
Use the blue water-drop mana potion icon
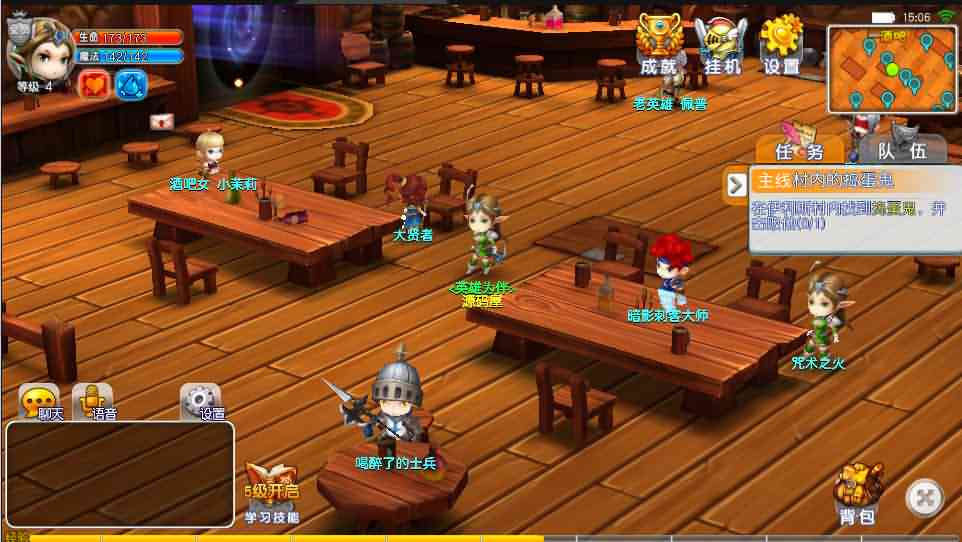click(131, 84)
